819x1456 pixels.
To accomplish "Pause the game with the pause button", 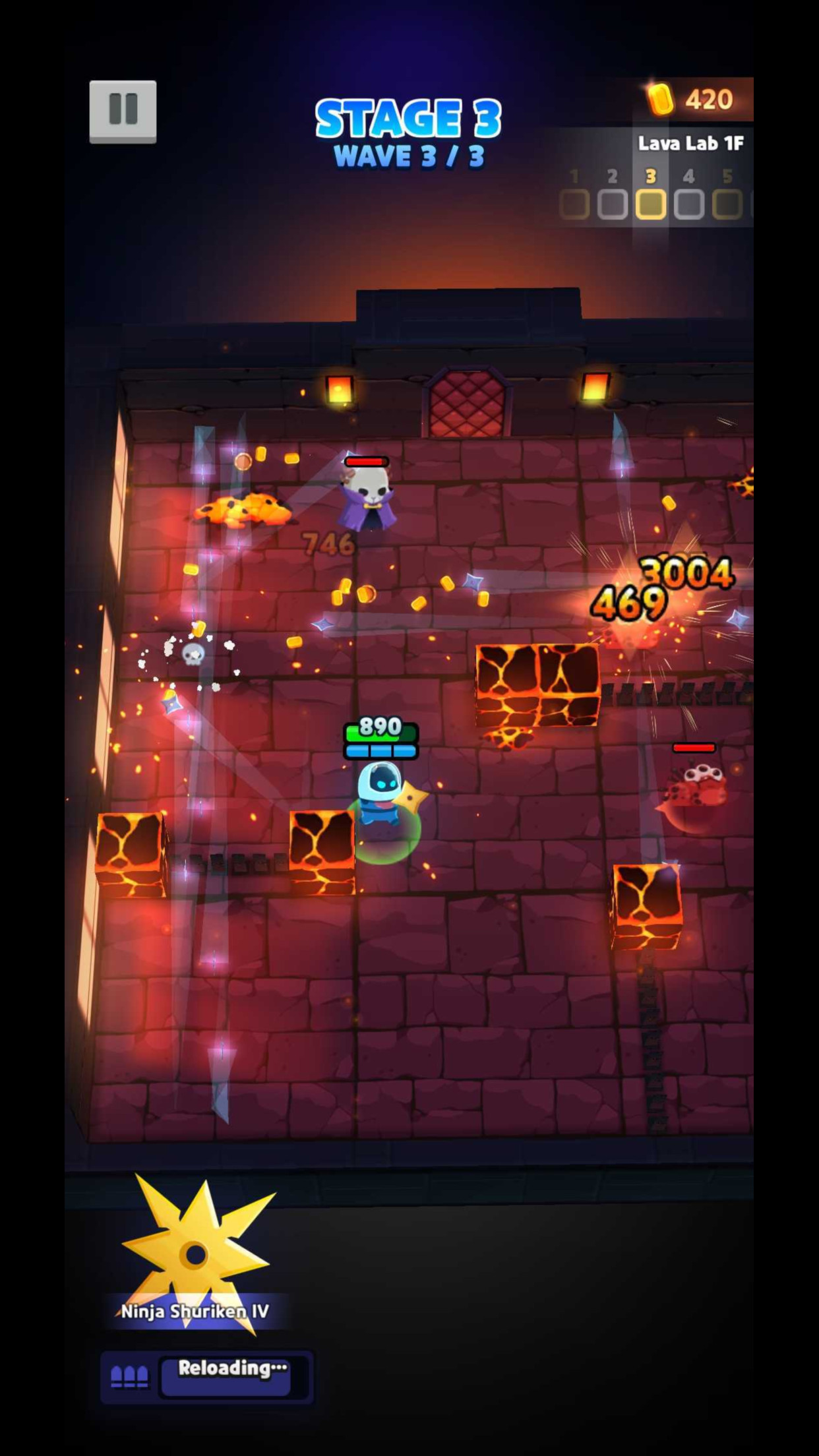I will (123, 111).
